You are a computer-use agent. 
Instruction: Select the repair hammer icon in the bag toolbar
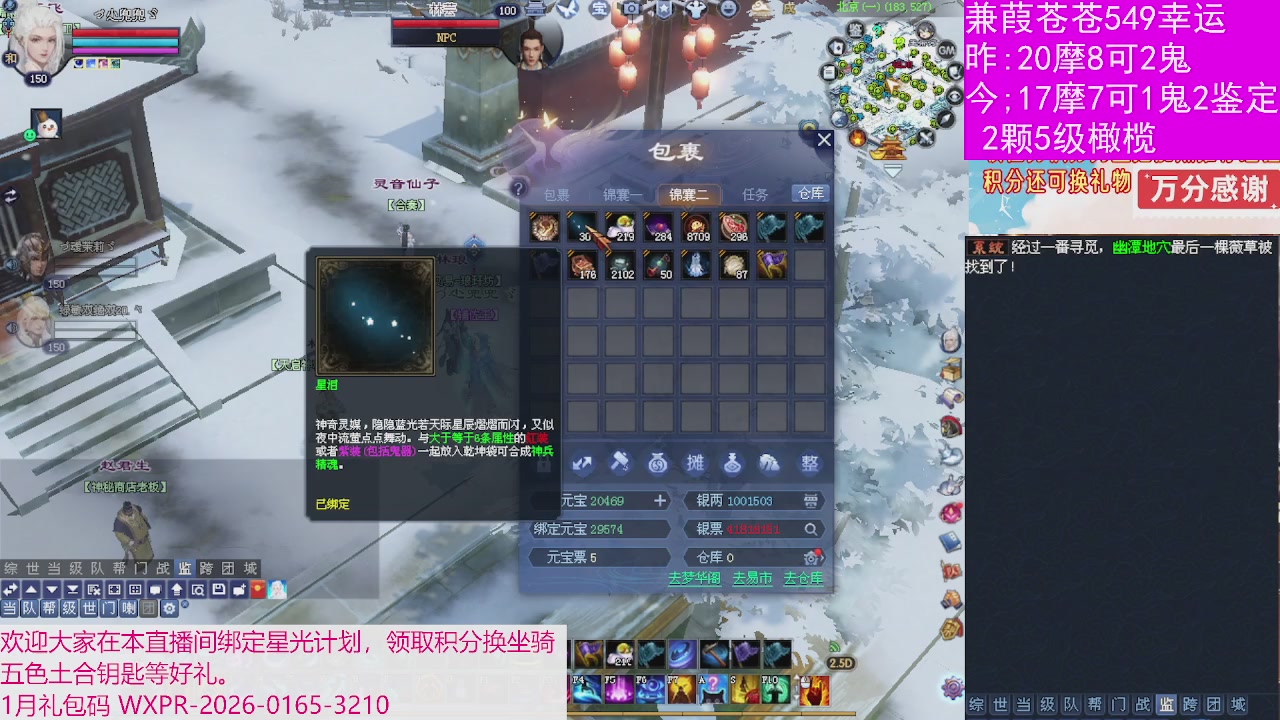(x=620, y=463)
